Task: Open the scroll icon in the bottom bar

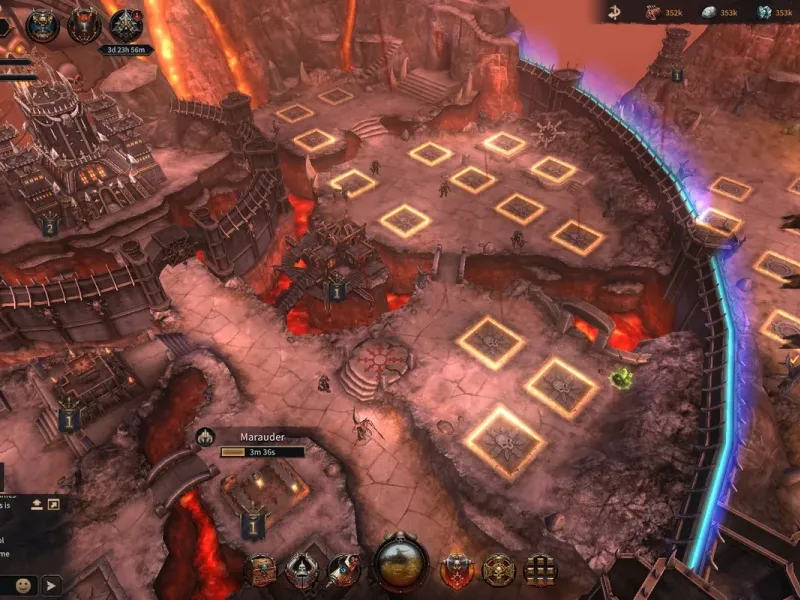Action: click(x=342, y=571)
